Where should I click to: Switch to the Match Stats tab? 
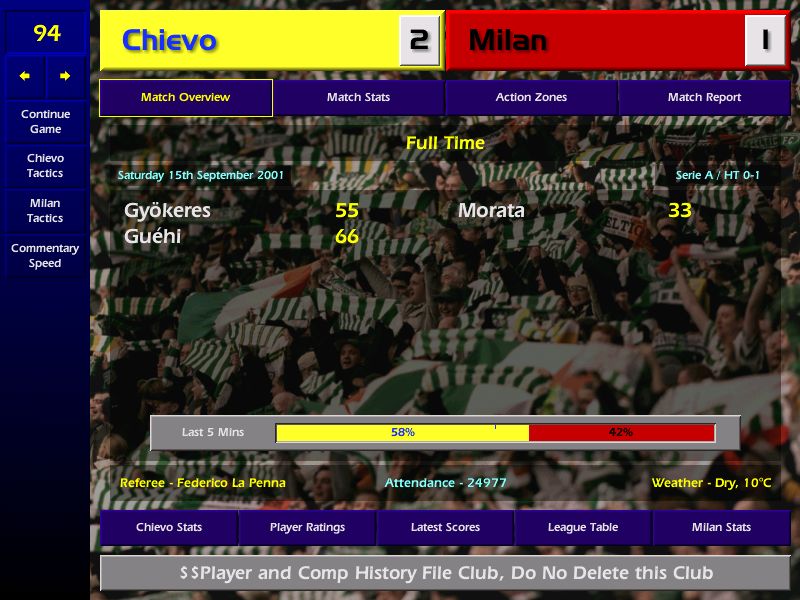pyautogui.click(x=358, y=98)
